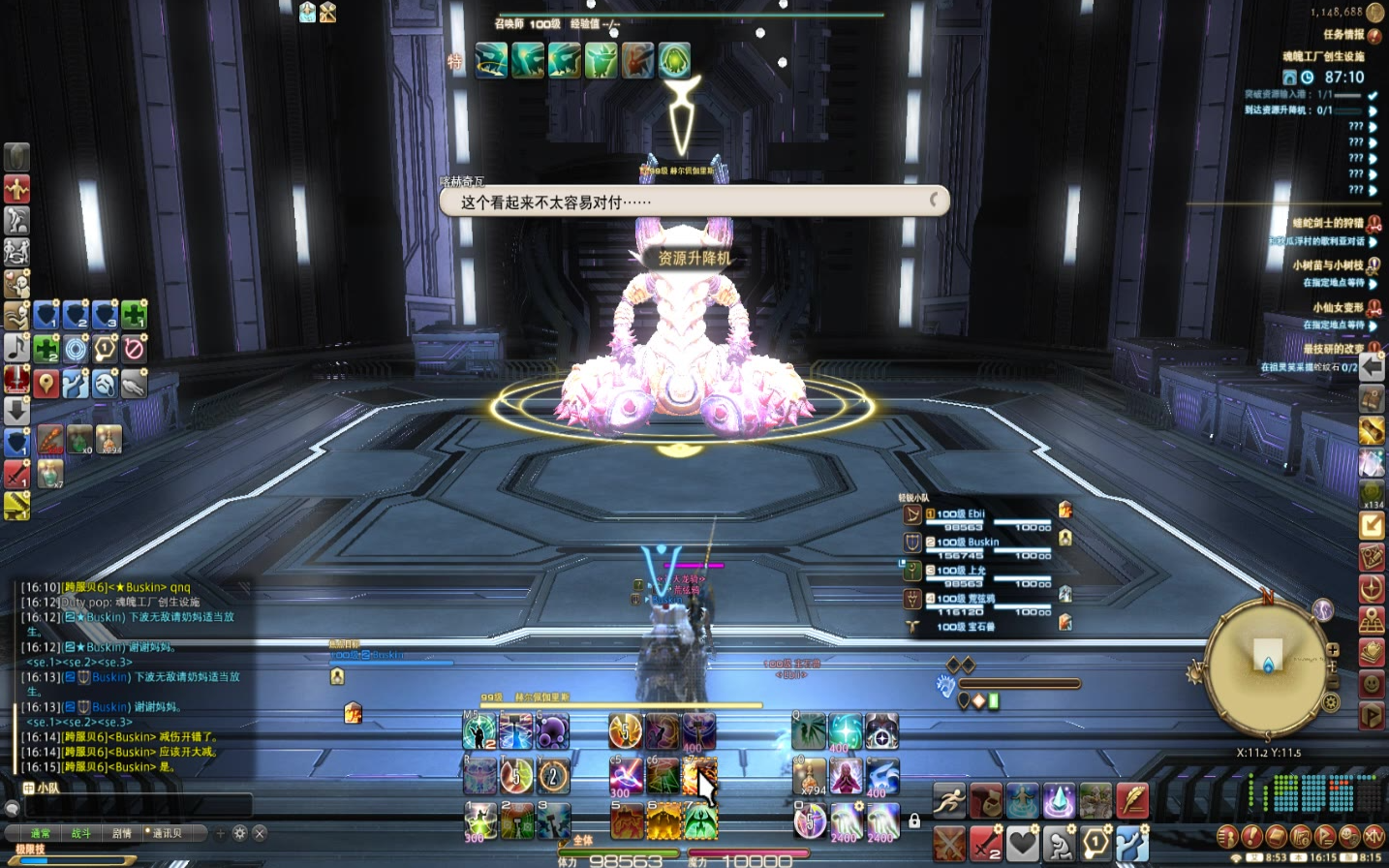This screenshot has height=868, width=1389.
Task: Use the red feather quill action
Action: click(x=1132, y=801)
